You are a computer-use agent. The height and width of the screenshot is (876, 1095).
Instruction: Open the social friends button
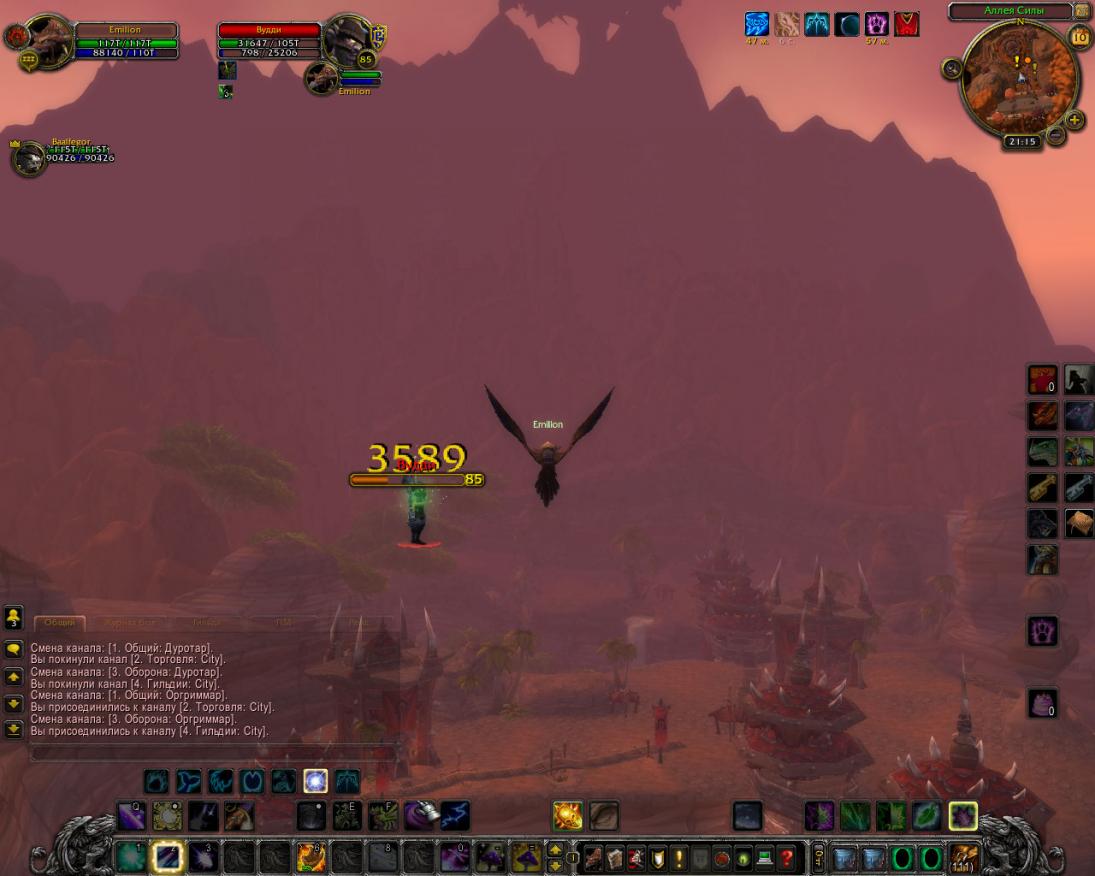[14, 616]
